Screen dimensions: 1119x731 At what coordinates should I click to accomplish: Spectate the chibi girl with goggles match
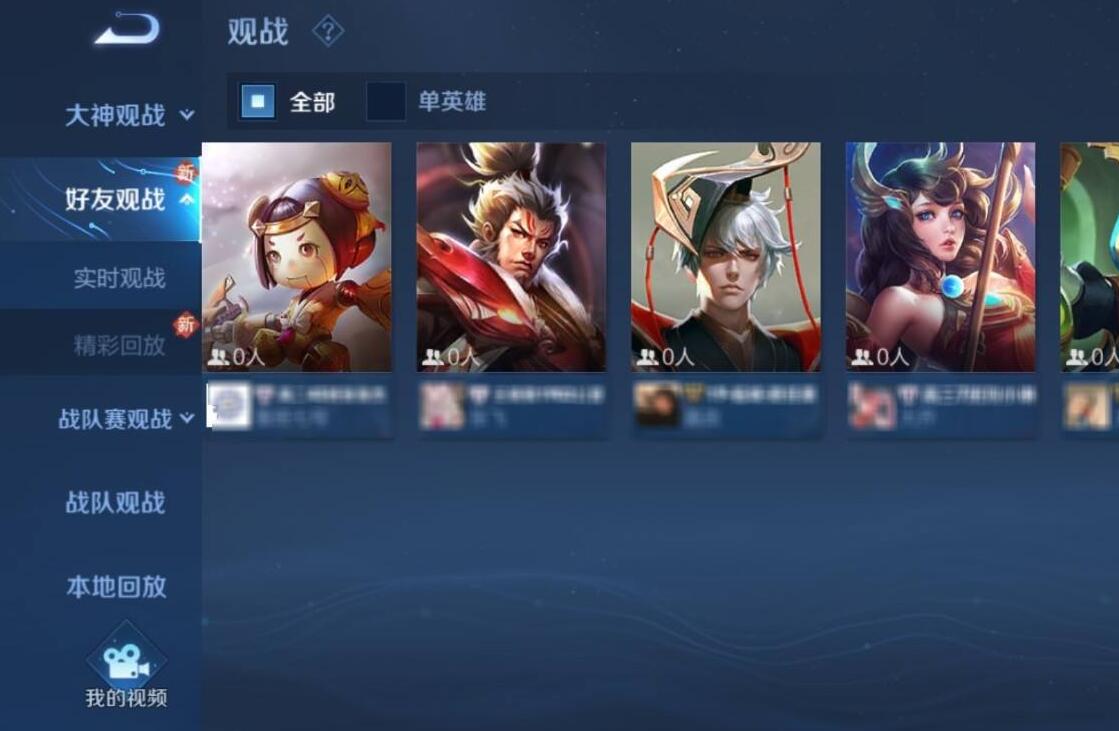[x=297, y=257]
